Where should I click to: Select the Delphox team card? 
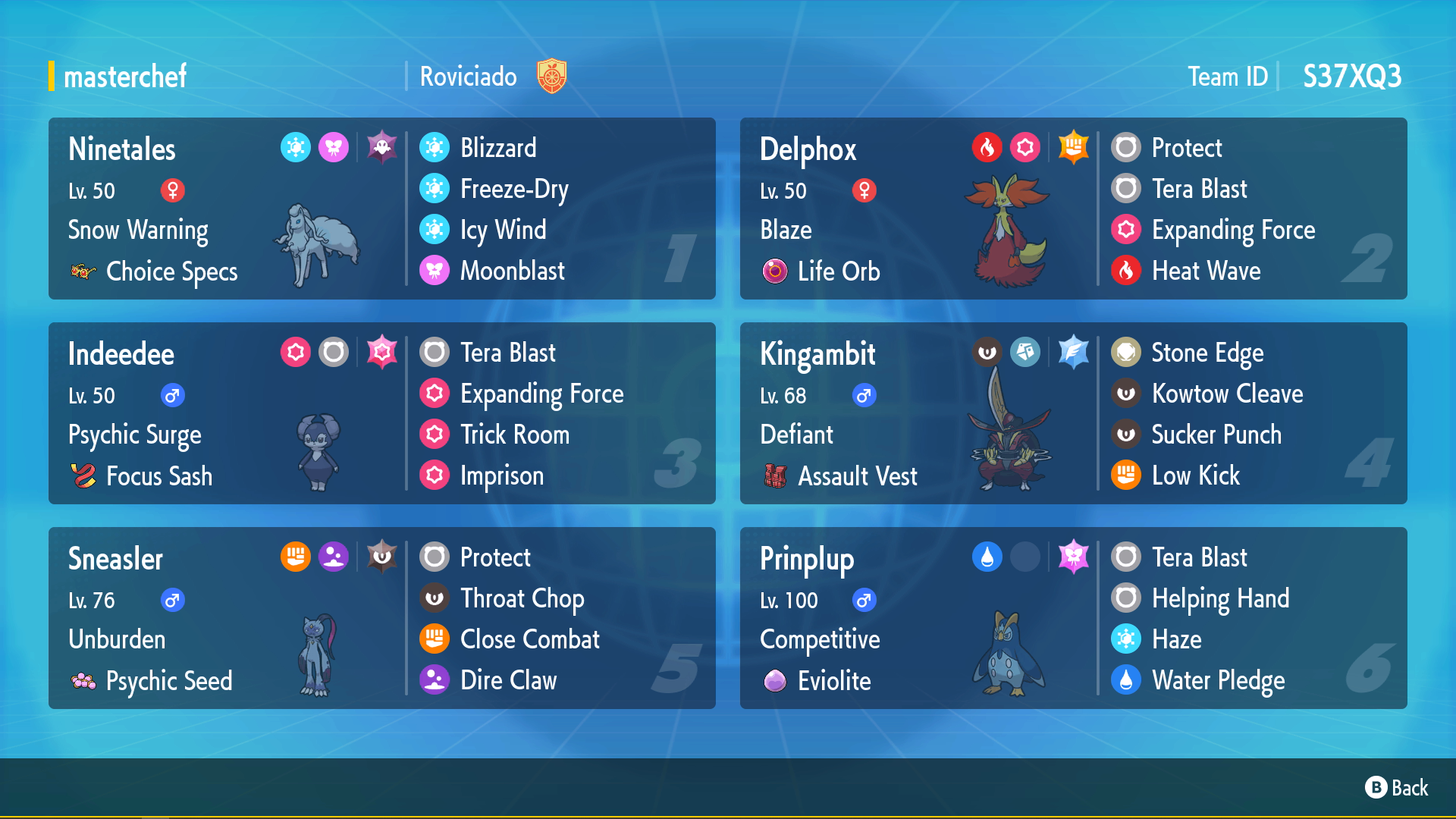1073,209
